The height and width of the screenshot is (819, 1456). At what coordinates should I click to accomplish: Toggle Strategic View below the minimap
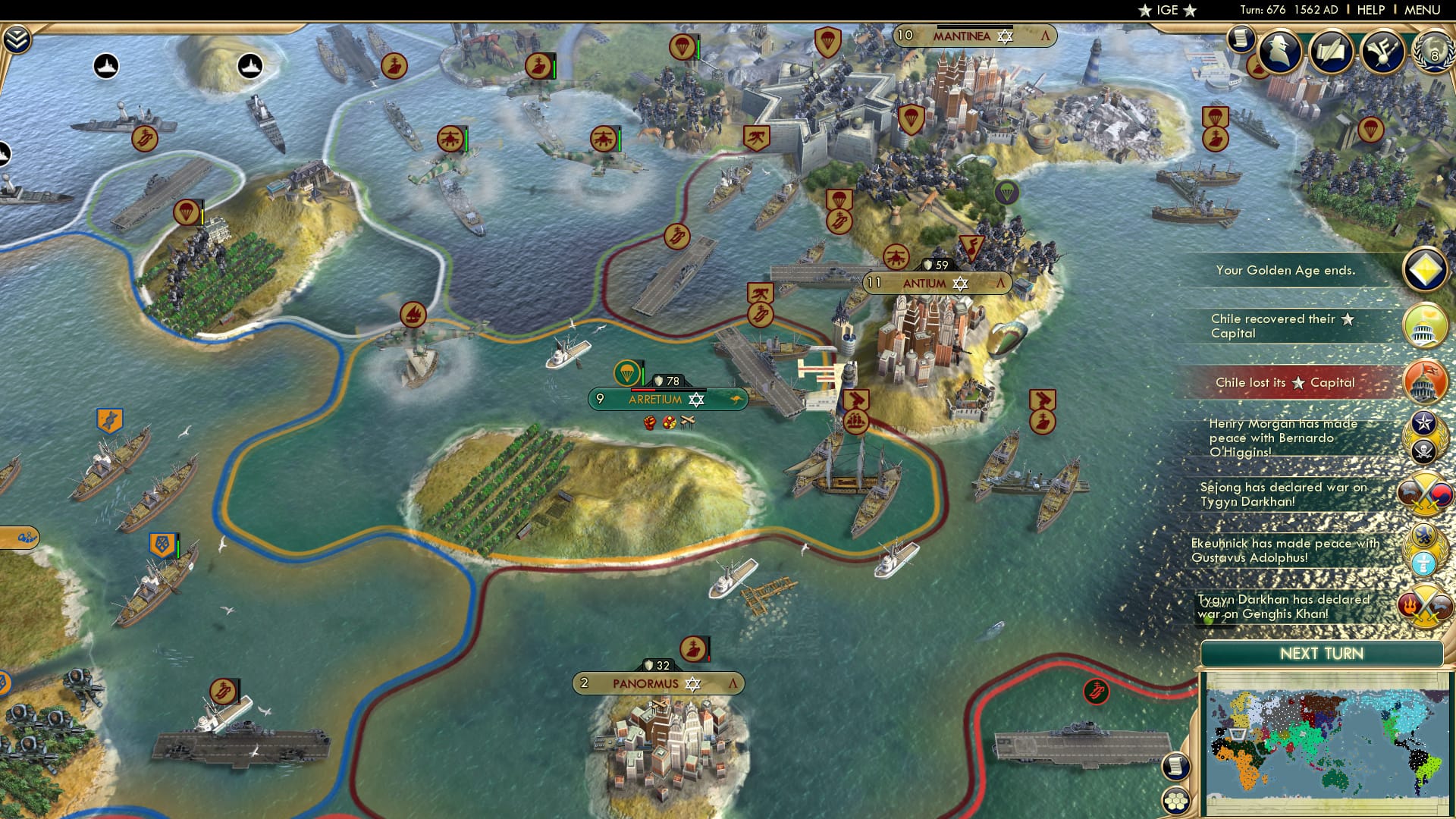[x=1175, y=767]
